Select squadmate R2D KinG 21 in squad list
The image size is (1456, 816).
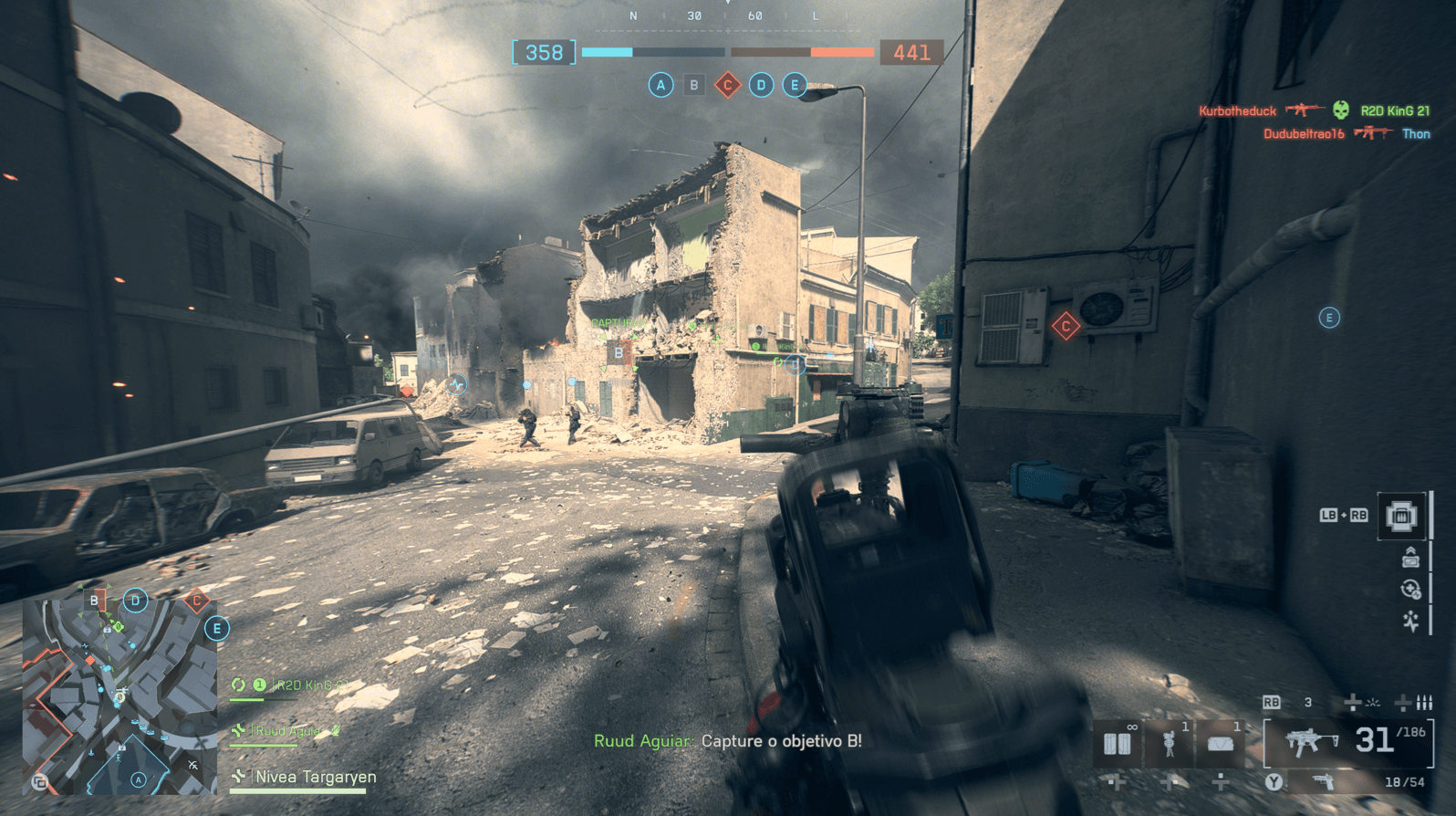pos(312,685)
